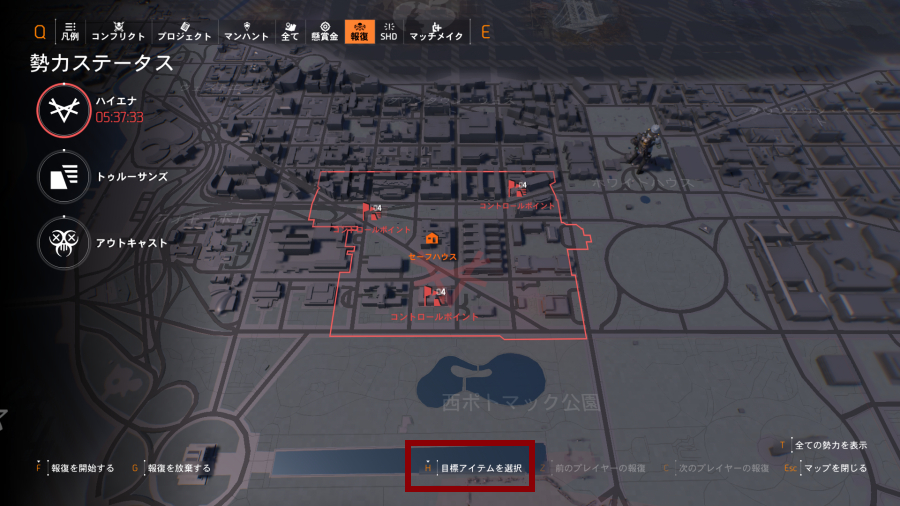
Task: Select the highlighted 報復 tab
Action: 358,31
